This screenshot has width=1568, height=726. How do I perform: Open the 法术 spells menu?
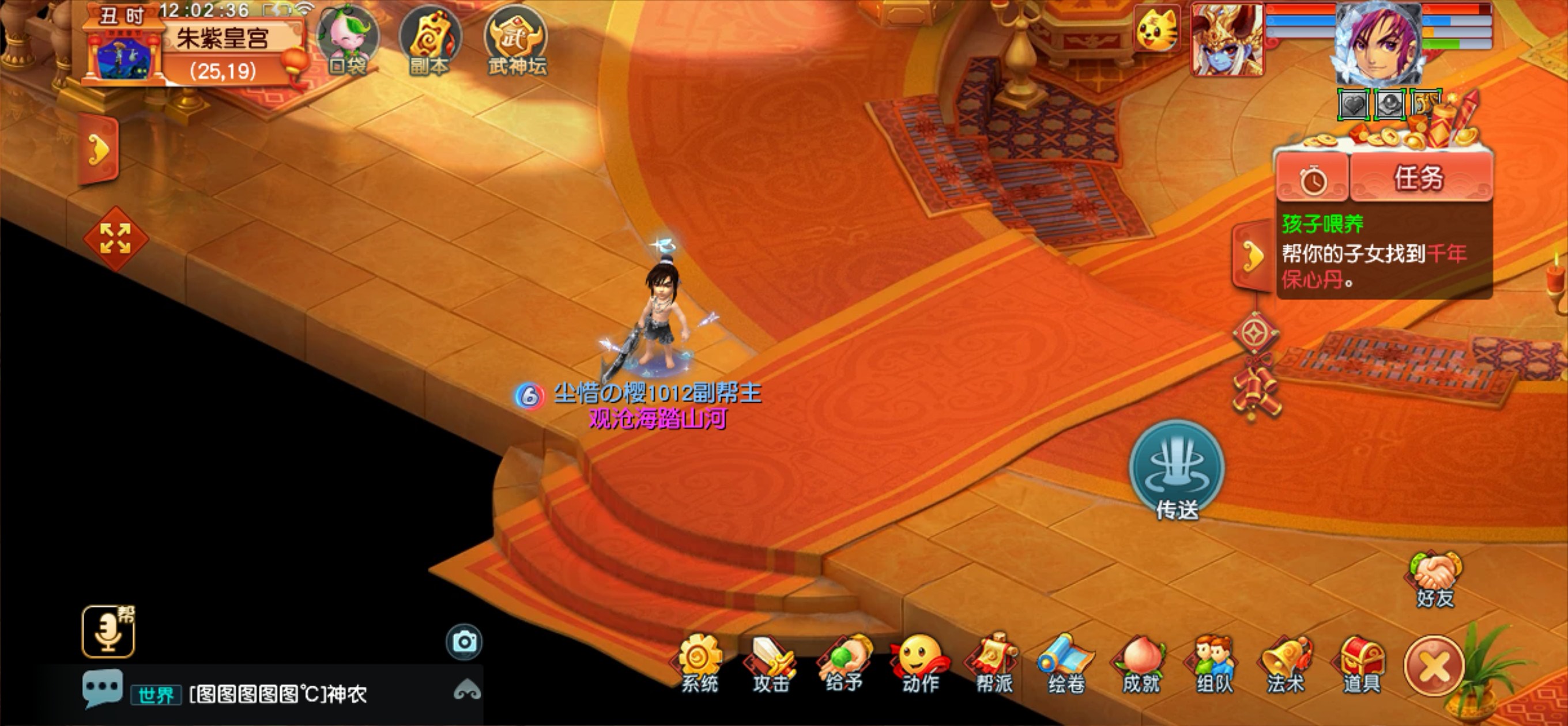pyautogui.click(x=1286, y=664)
